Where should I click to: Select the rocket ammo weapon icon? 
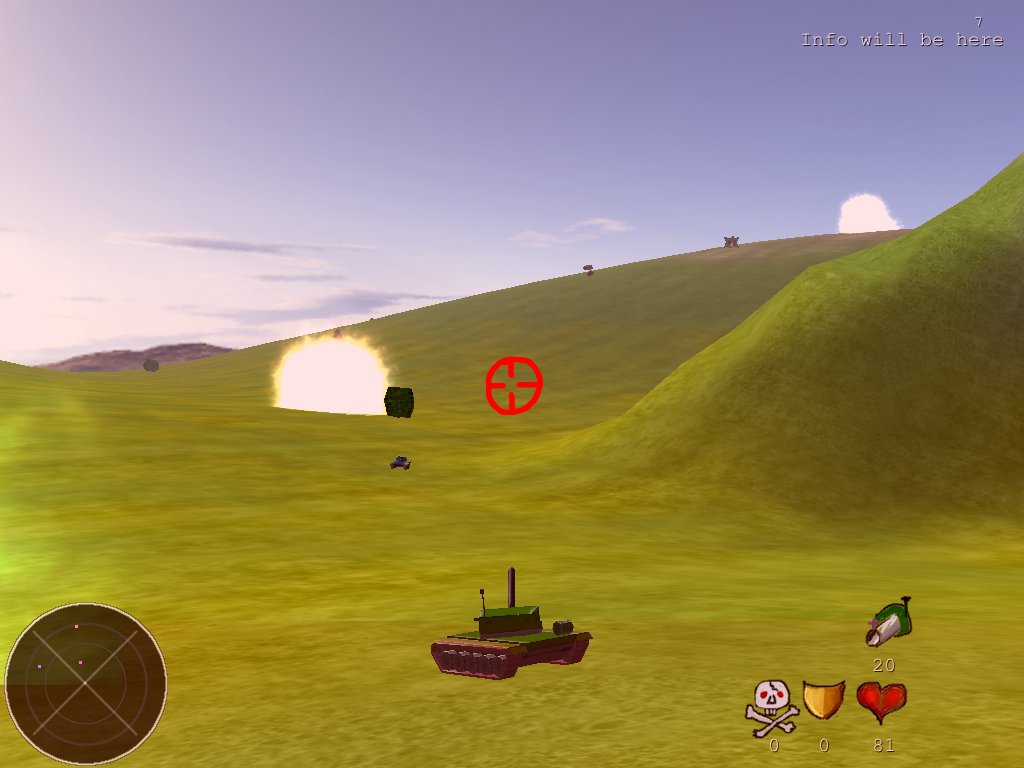pos(888,622)
